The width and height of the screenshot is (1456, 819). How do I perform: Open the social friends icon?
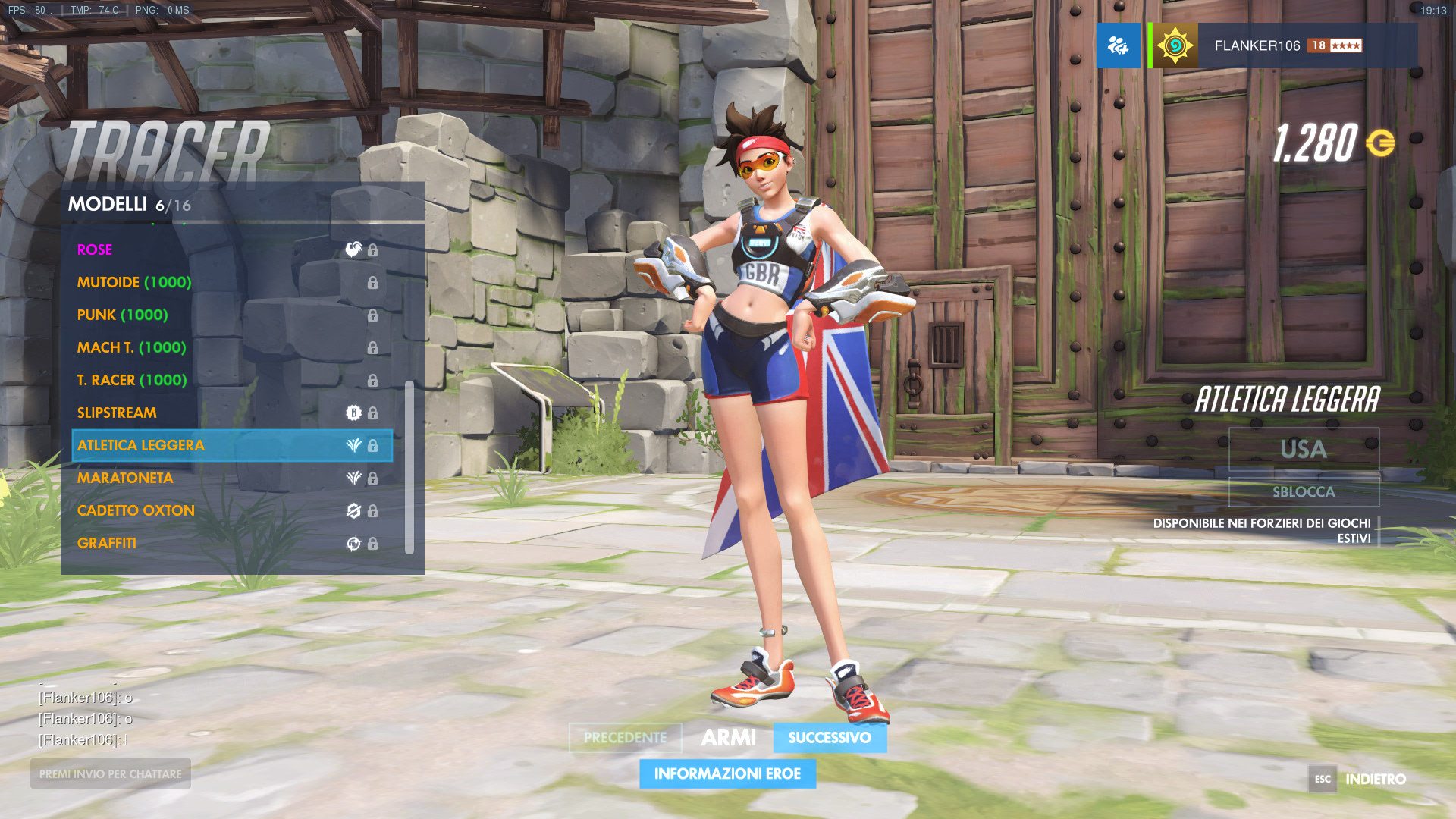tap(1118, 45)
